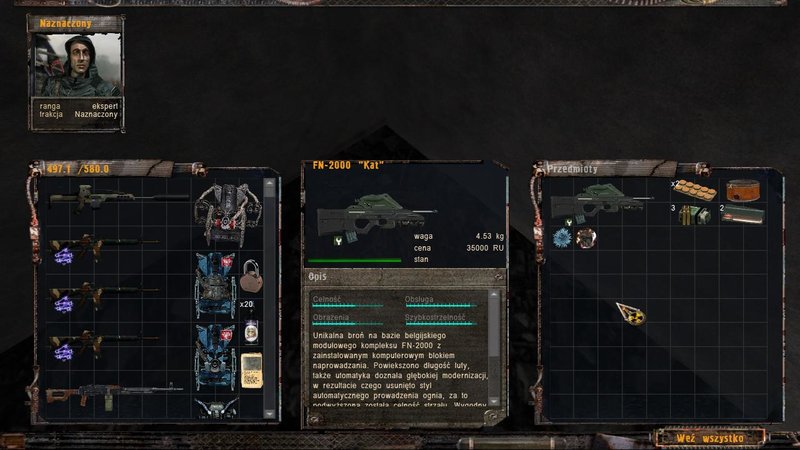Pick the blue spiky artifact
The image size is (800, 450).
click(x=561, y=237)
